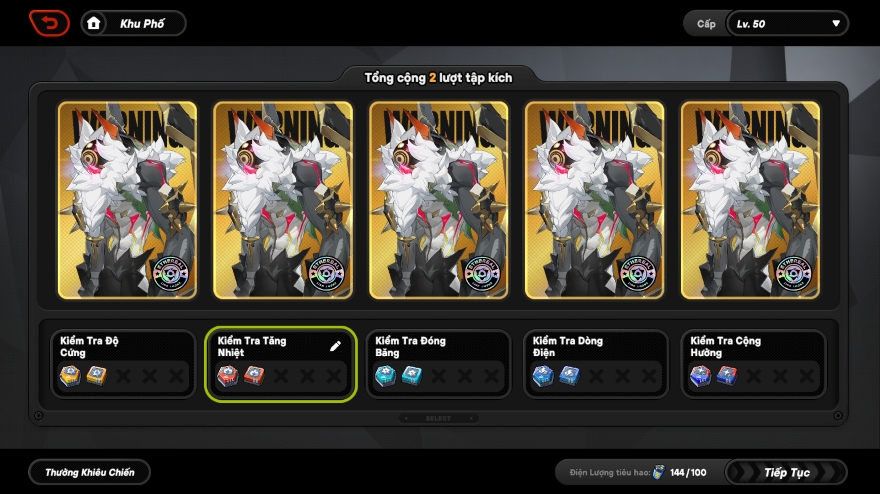Select the Kiểm Tra Đóng Băng panel
The width and height of the screenshot is (880, 494).
(436, 364)
